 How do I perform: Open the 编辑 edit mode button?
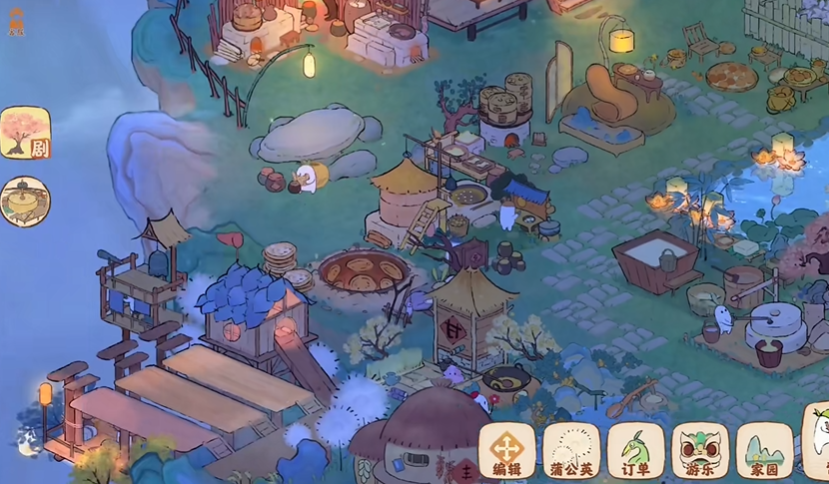[x=507, y=450]
